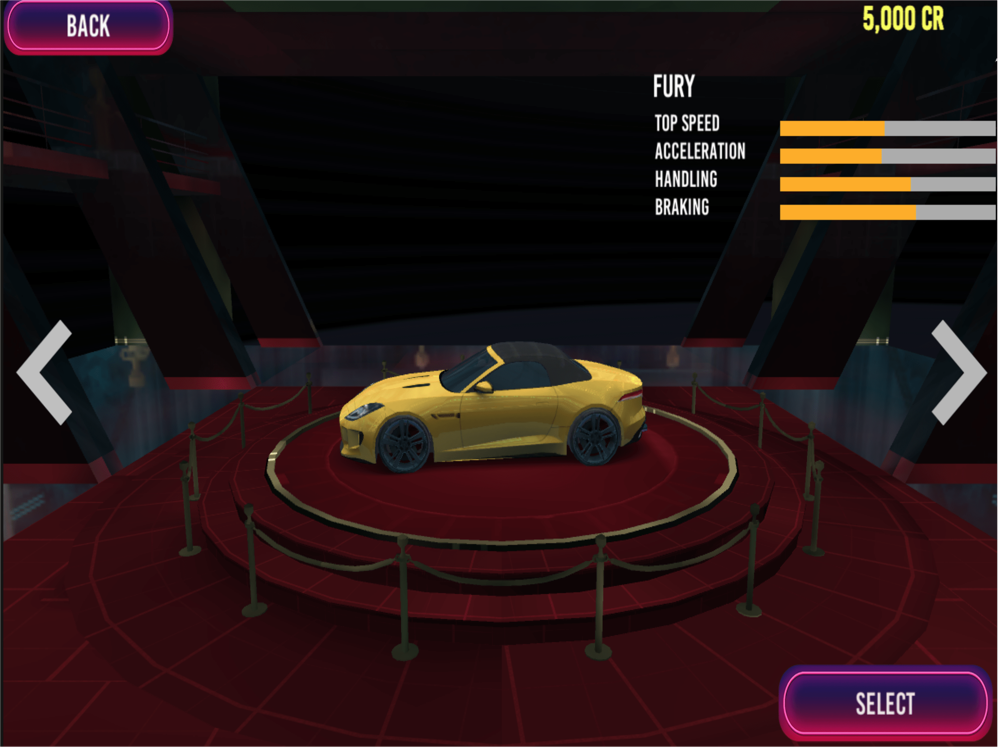
Task: Go back using the BACK button
Action: [88, 26]
